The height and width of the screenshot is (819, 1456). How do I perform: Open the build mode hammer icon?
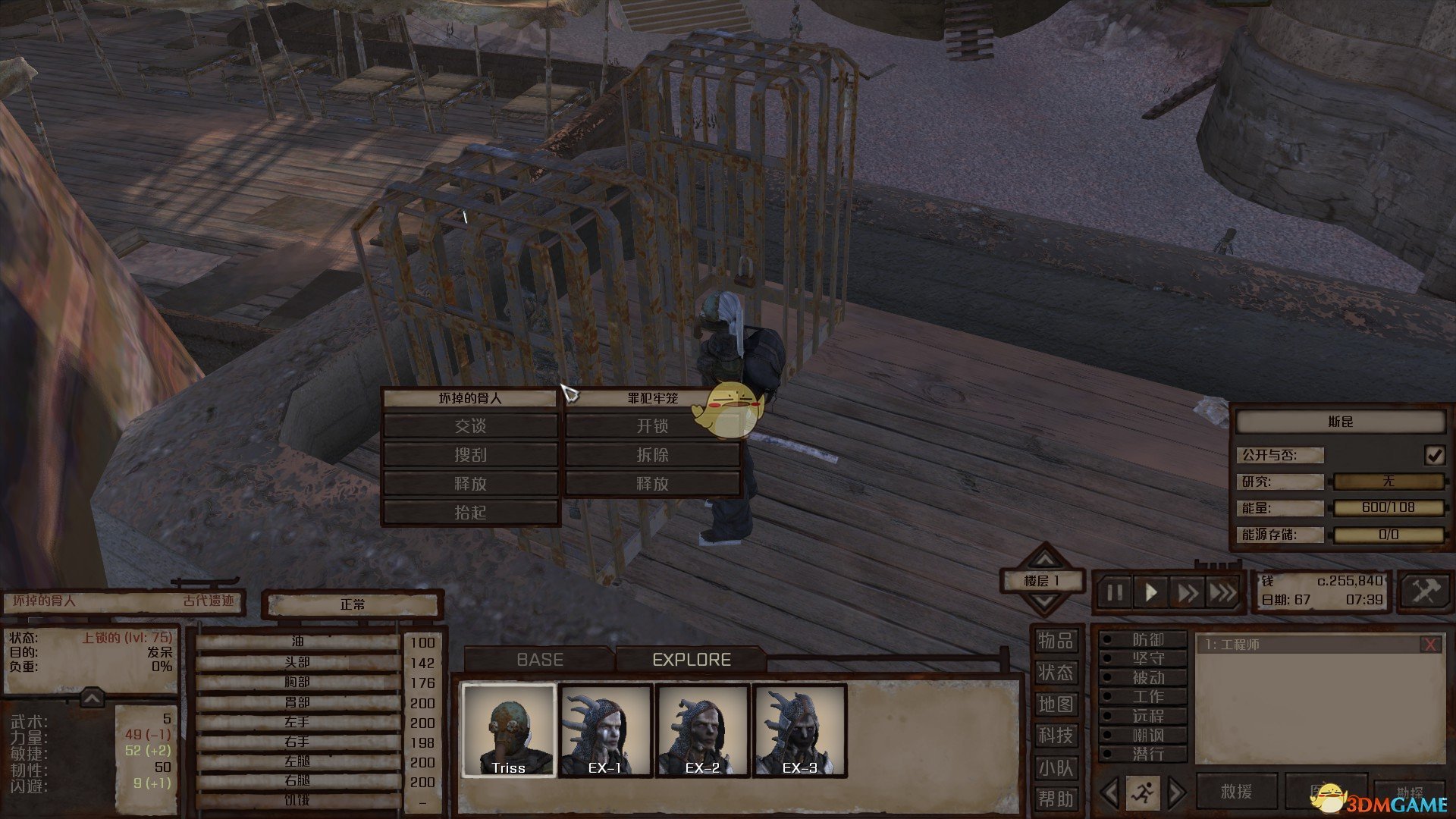click(x=1424, y=591)
